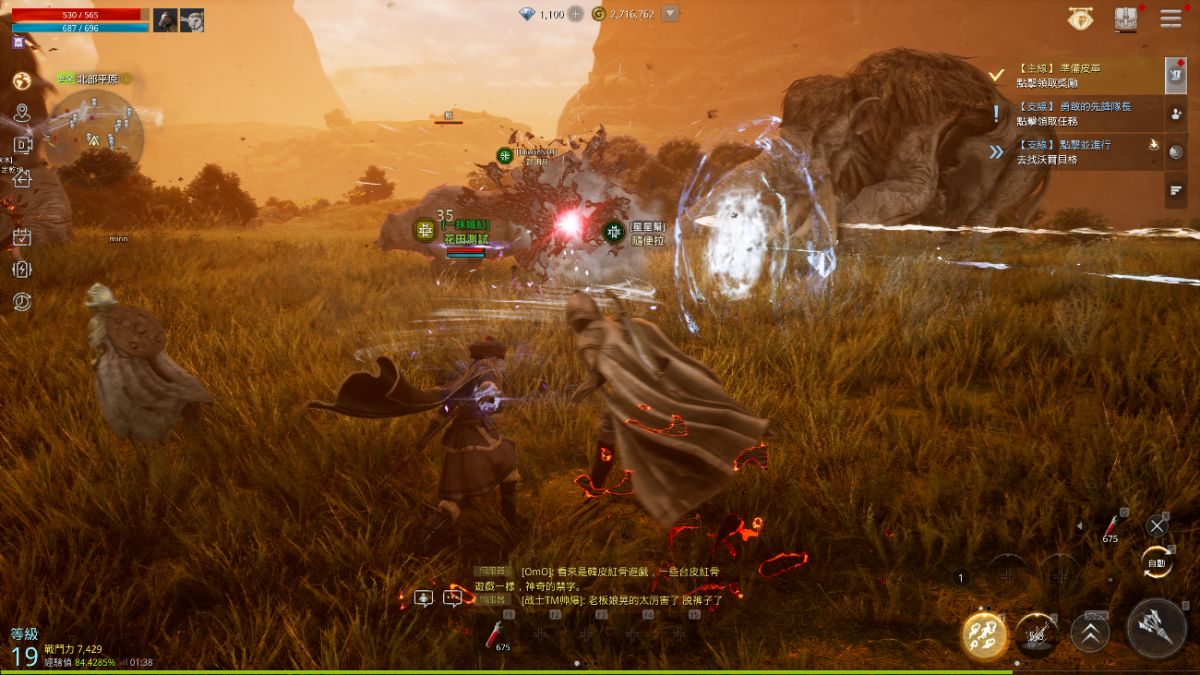
Task: Open the calendar checklist icon
Action: point(22,237)
